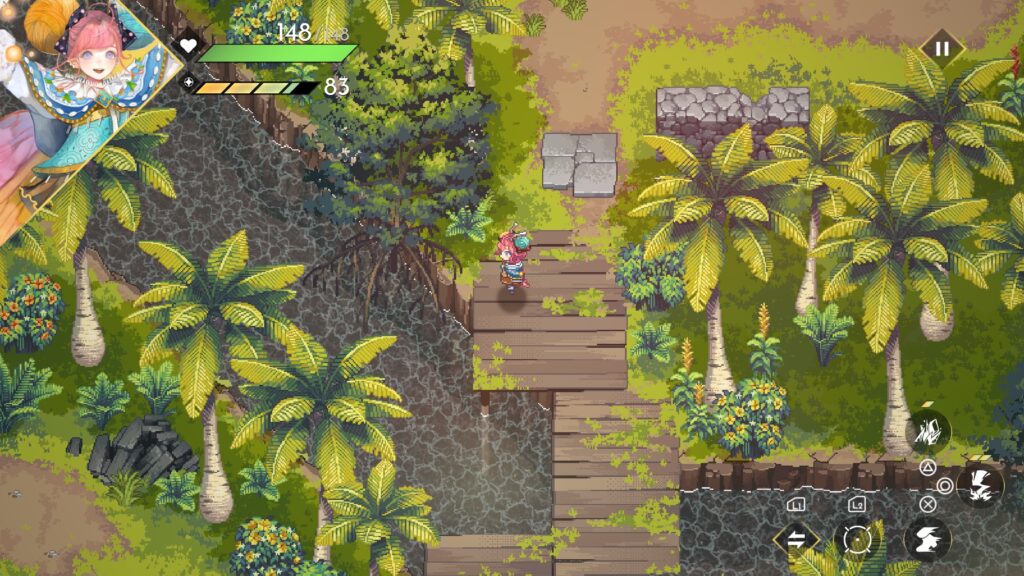Activate the bottom dash skill icon
The height and width of the screenshot is (576, 1024).
point(927,540)
